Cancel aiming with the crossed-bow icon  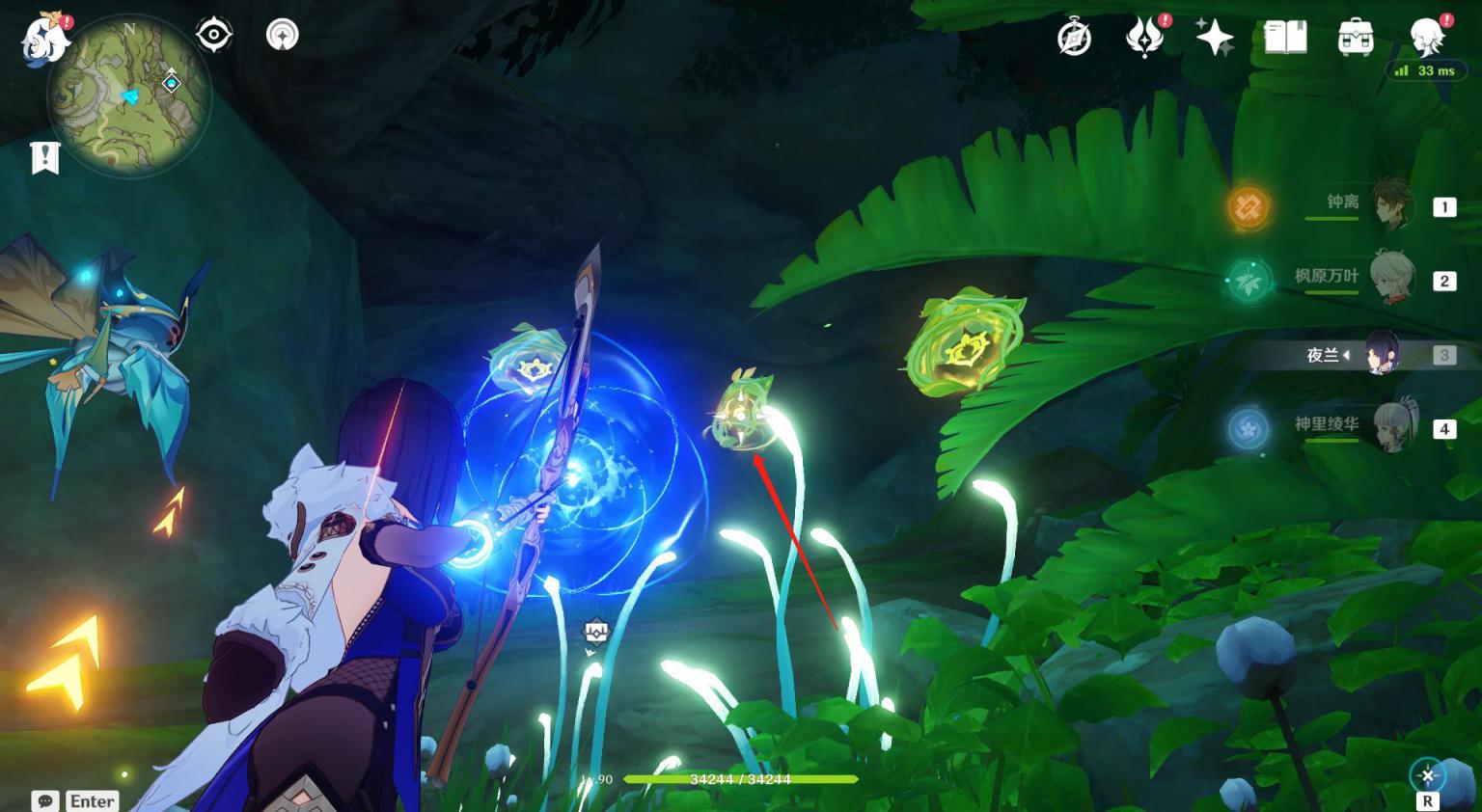click(x=1427, y=775)
